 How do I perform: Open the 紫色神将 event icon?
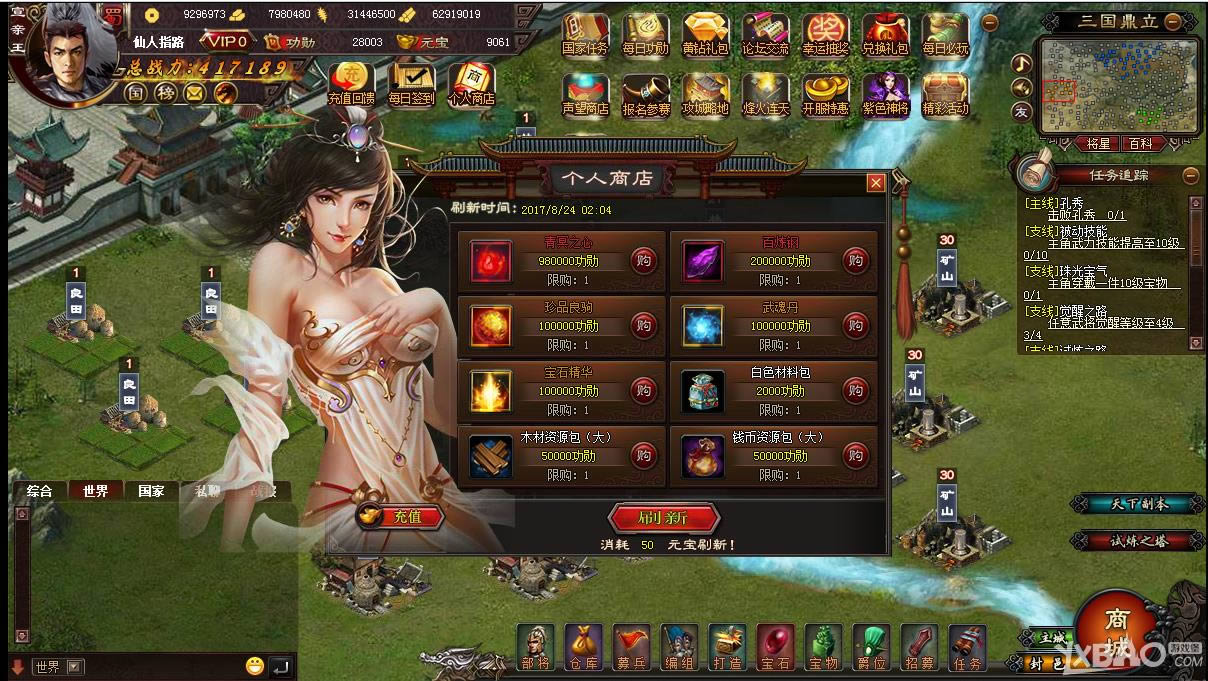click(885, 94)
